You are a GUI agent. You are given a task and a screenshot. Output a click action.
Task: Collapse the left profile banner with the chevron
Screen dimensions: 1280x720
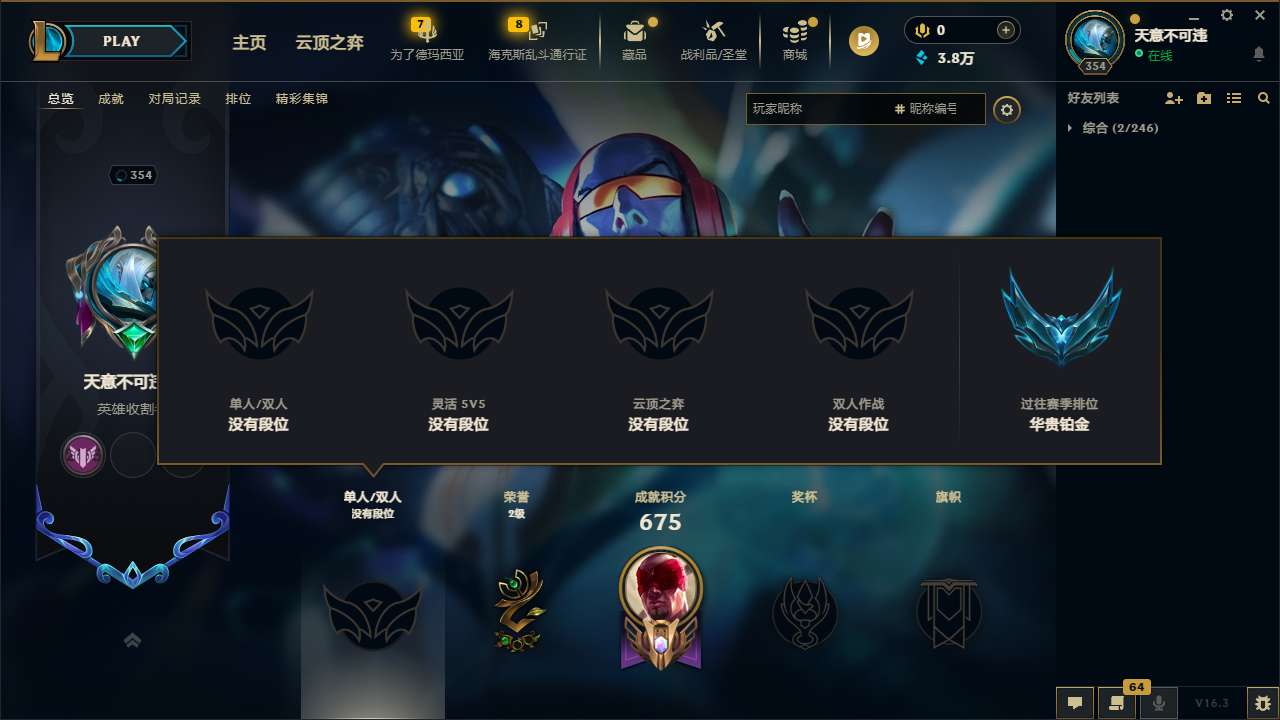click(132, 640)
